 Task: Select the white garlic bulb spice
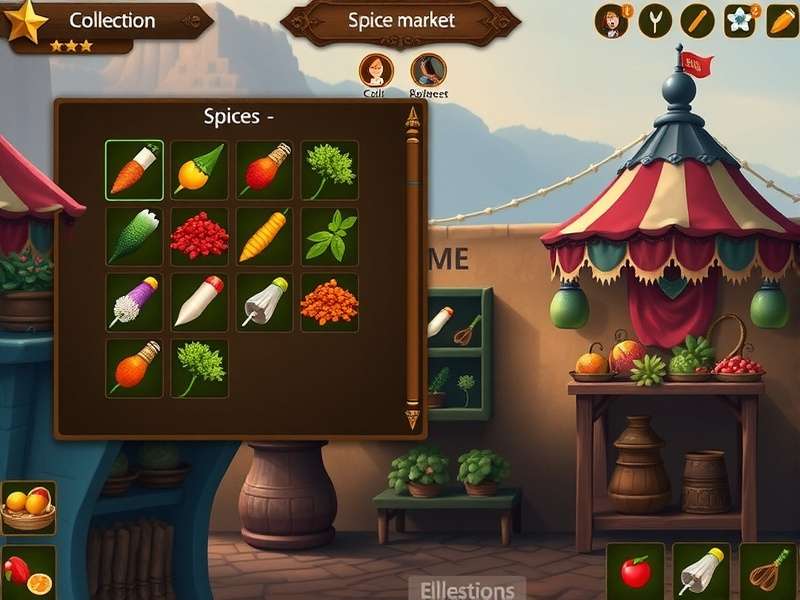click(x=265, y=302)
